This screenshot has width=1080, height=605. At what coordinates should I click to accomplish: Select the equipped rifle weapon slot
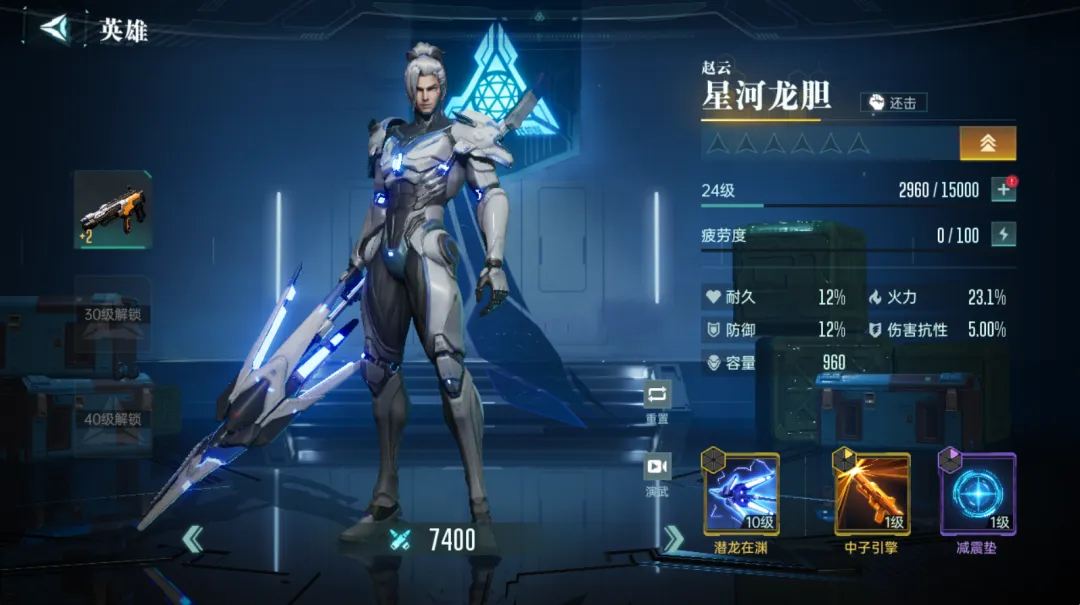coord(113,209)
